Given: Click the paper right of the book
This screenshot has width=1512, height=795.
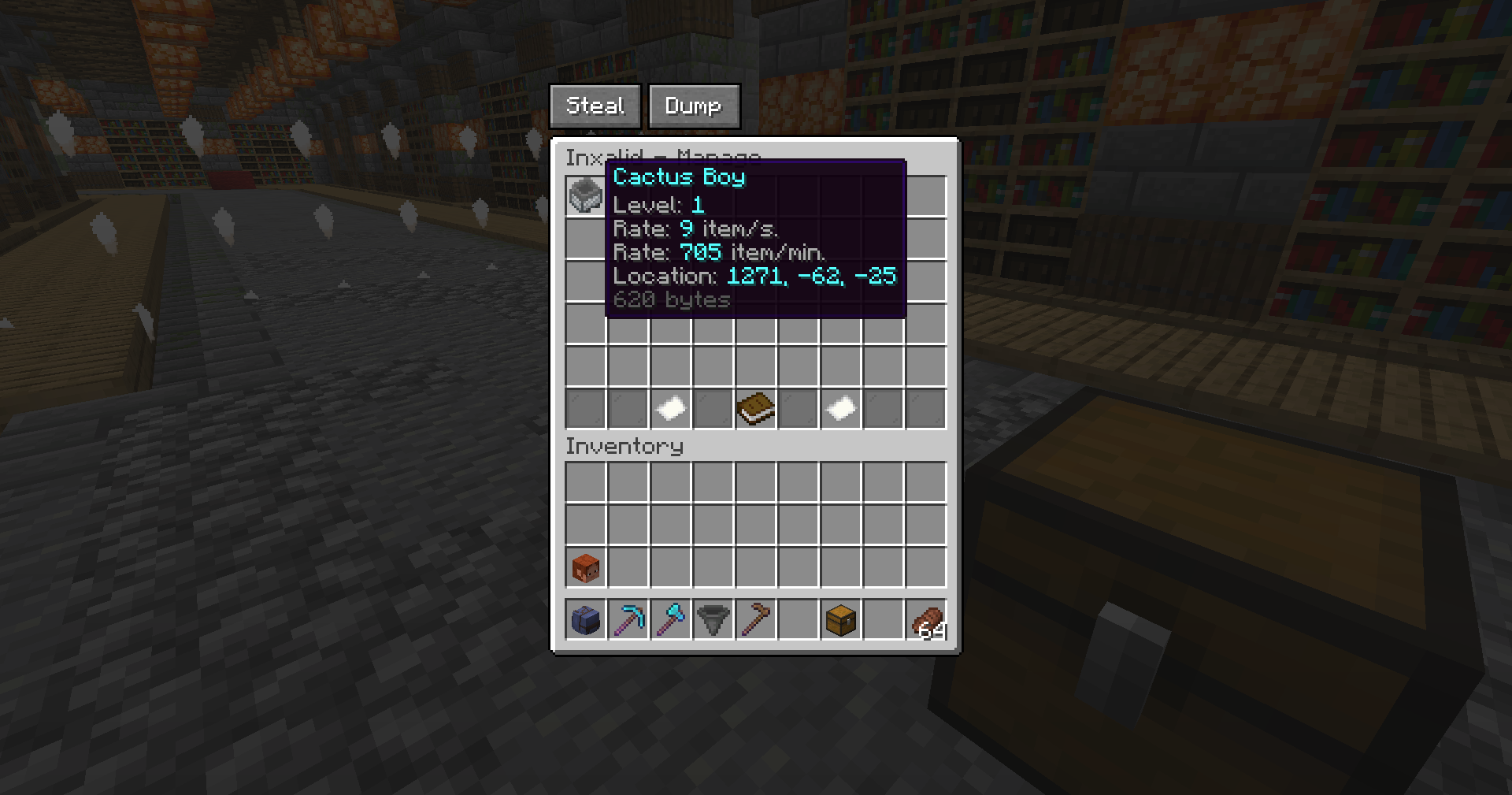Looking at the screenshot, I should click(x=840, y=409).
